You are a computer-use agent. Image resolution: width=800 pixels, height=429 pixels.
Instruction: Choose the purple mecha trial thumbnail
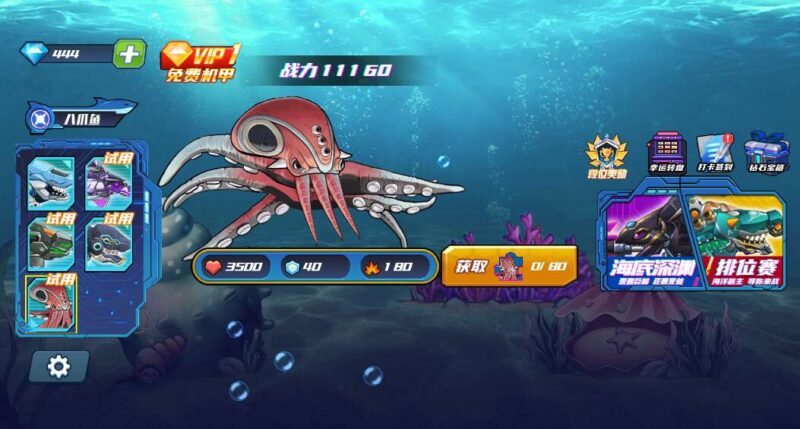tap(110, 180)
